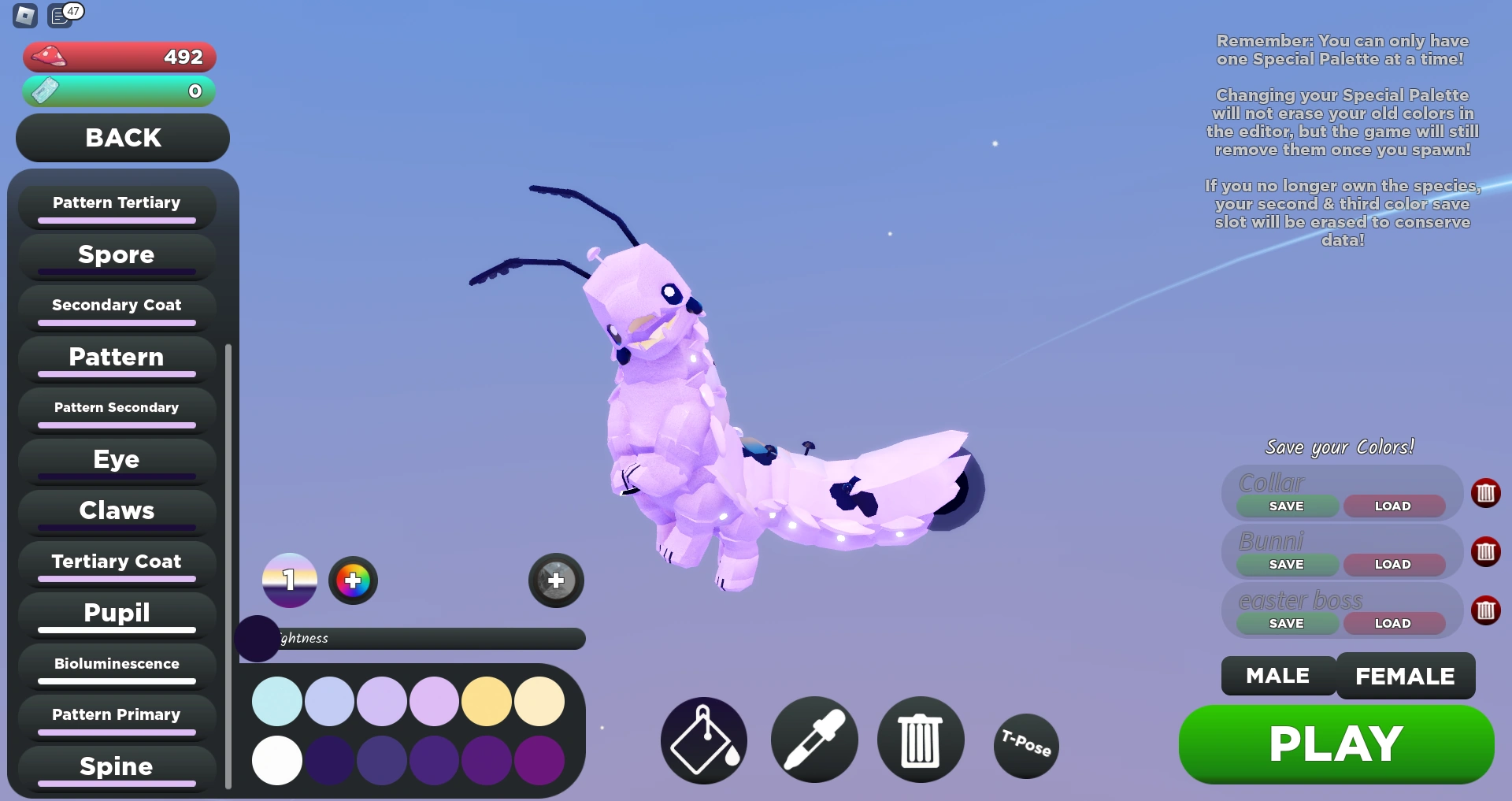The width and height of the screenshot is (1512, 801).
Task: Select the eyedropper color picker tool
Action: coord(814,740)
